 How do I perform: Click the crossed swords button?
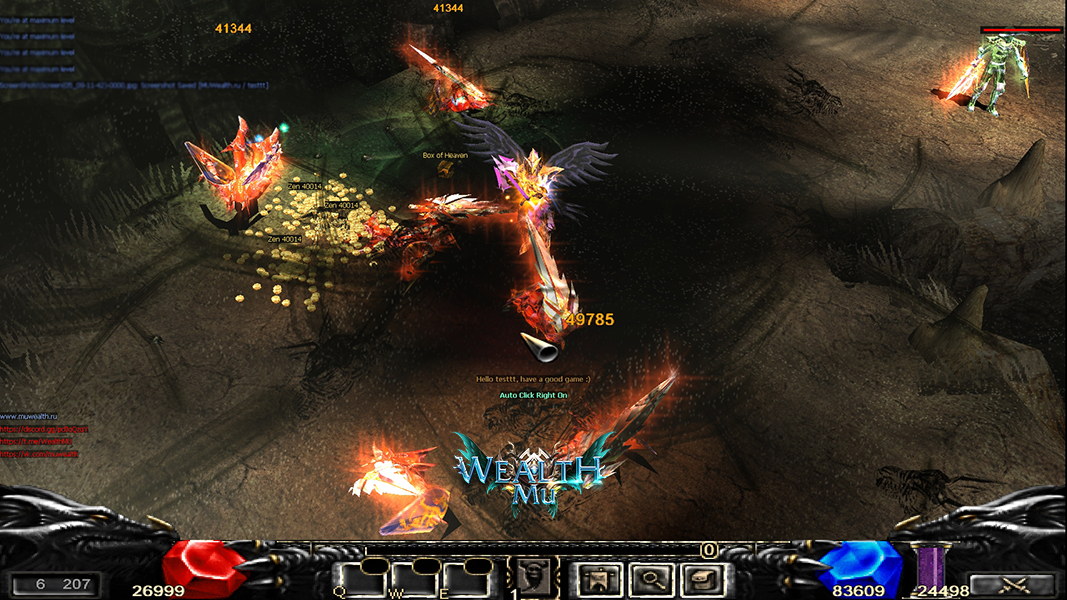click(x=1013, y=585)
